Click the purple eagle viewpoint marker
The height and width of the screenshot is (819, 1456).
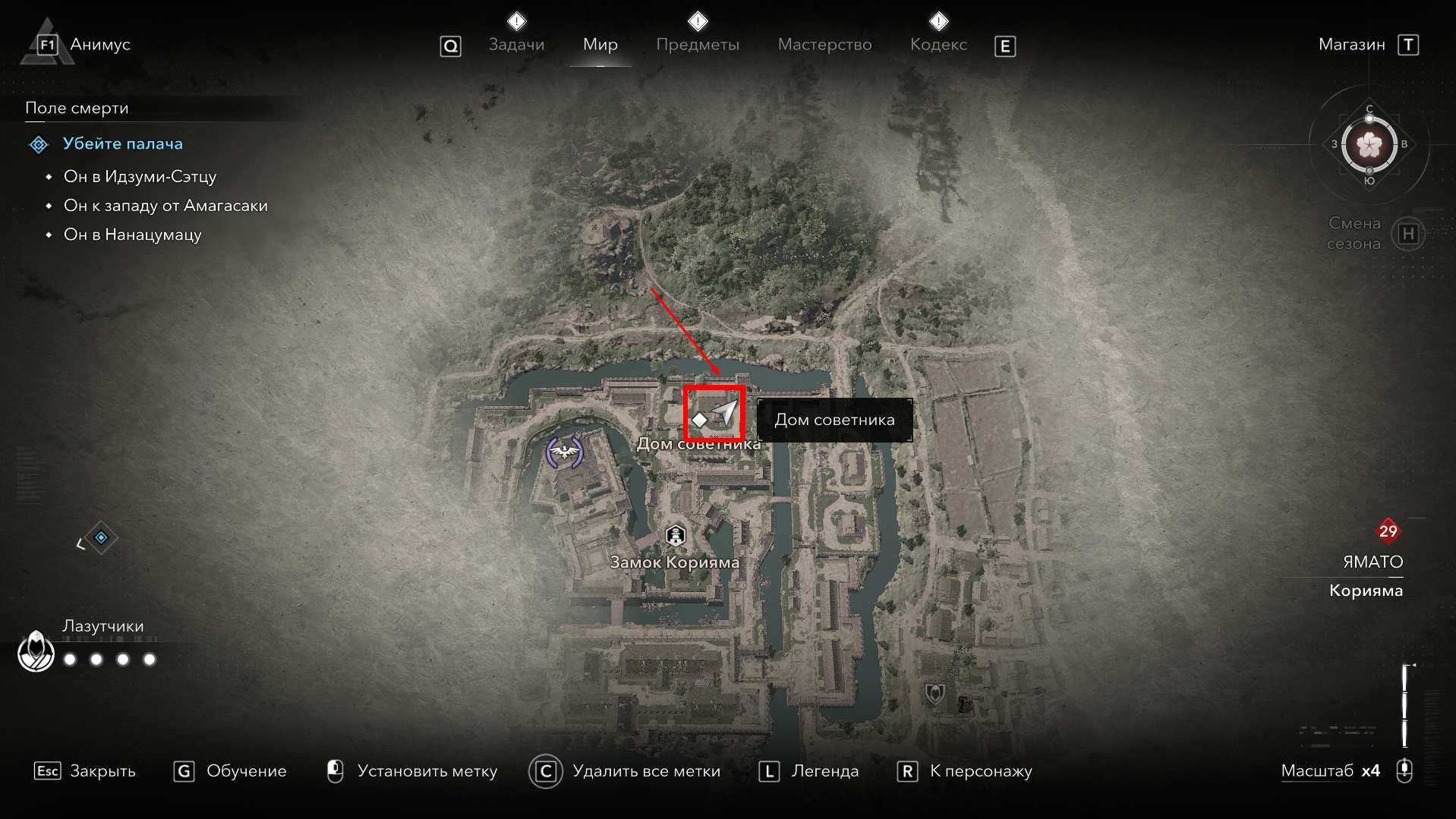pos(564,453)
